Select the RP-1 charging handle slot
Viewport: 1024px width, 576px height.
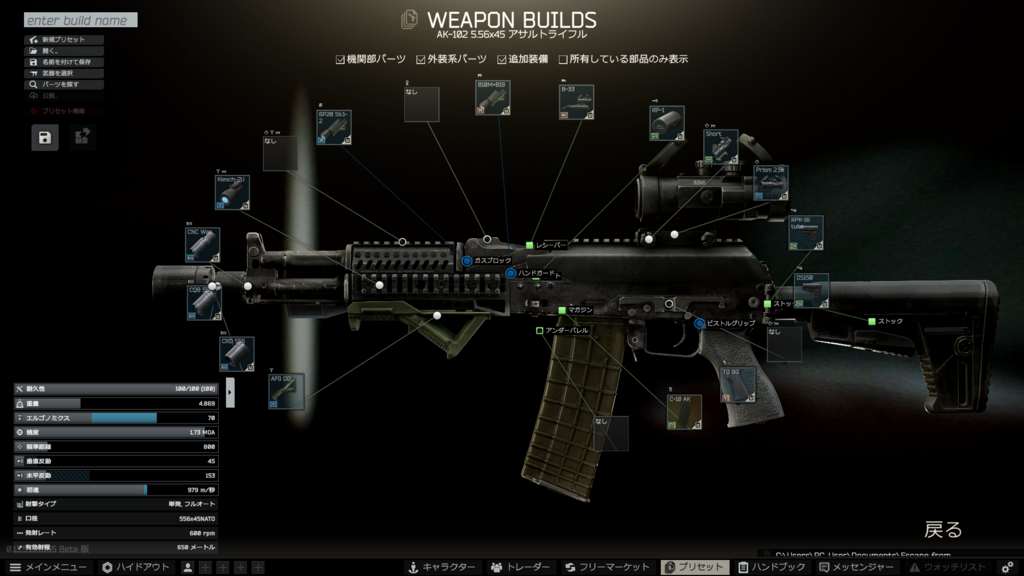(x=667, y=123)
